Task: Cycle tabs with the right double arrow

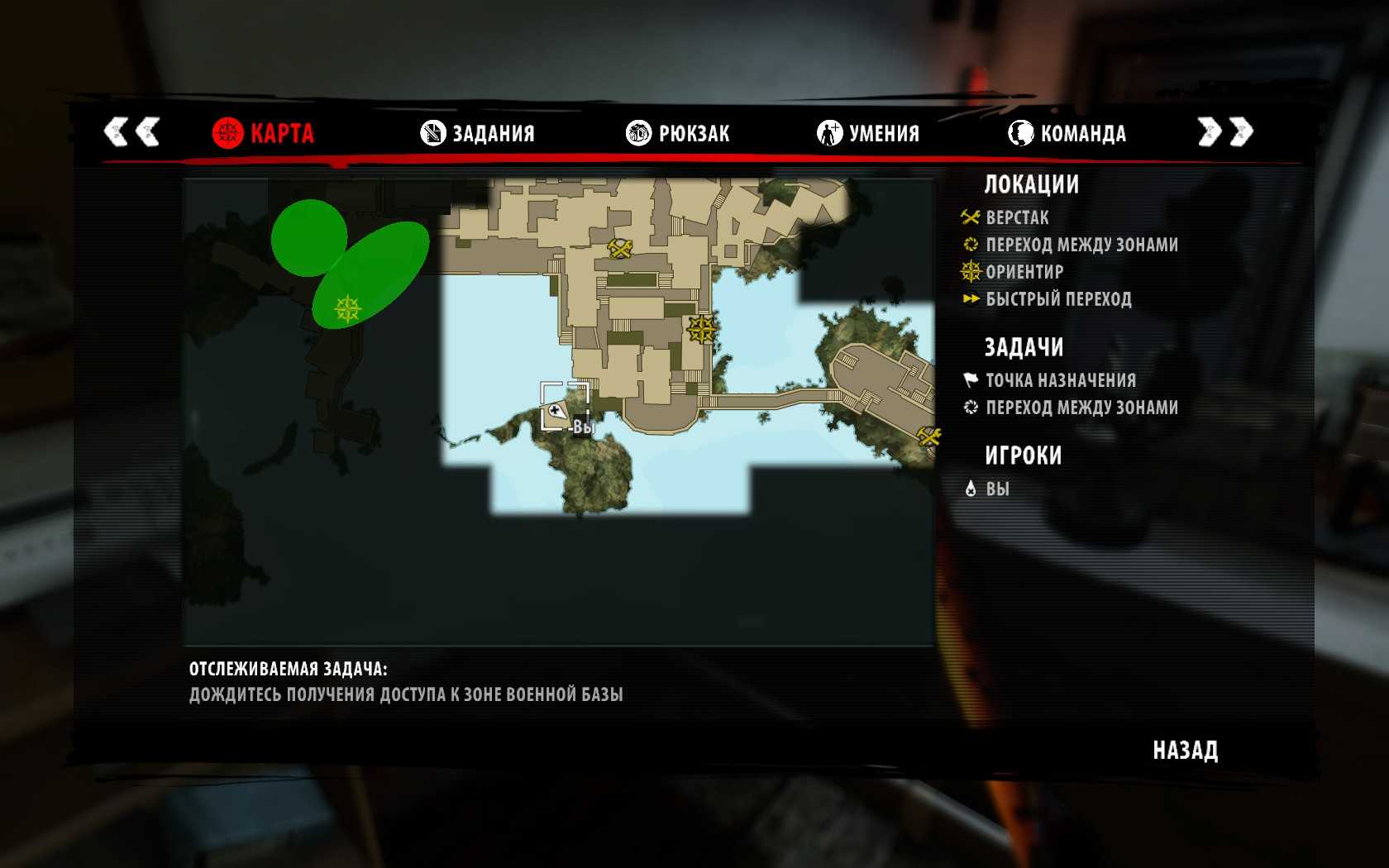Action: [1225, 132]
